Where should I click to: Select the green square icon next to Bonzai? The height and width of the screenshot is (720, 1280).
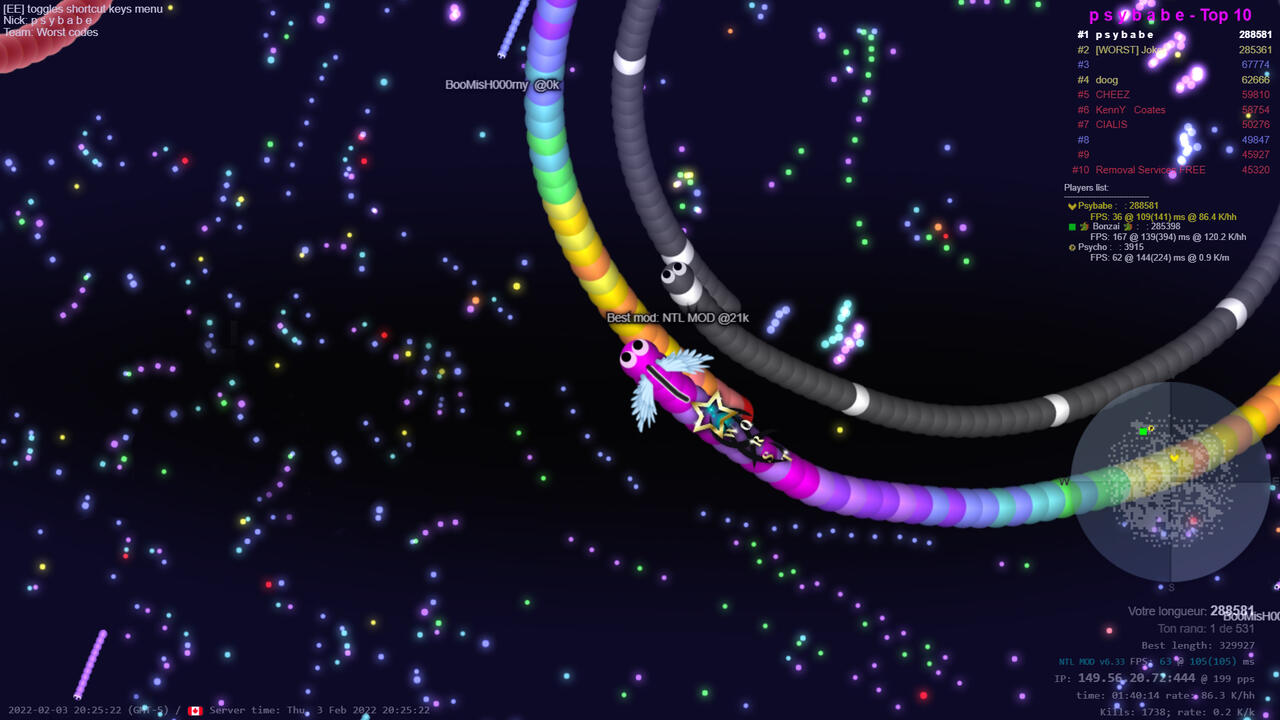[x=1073, y=227]
